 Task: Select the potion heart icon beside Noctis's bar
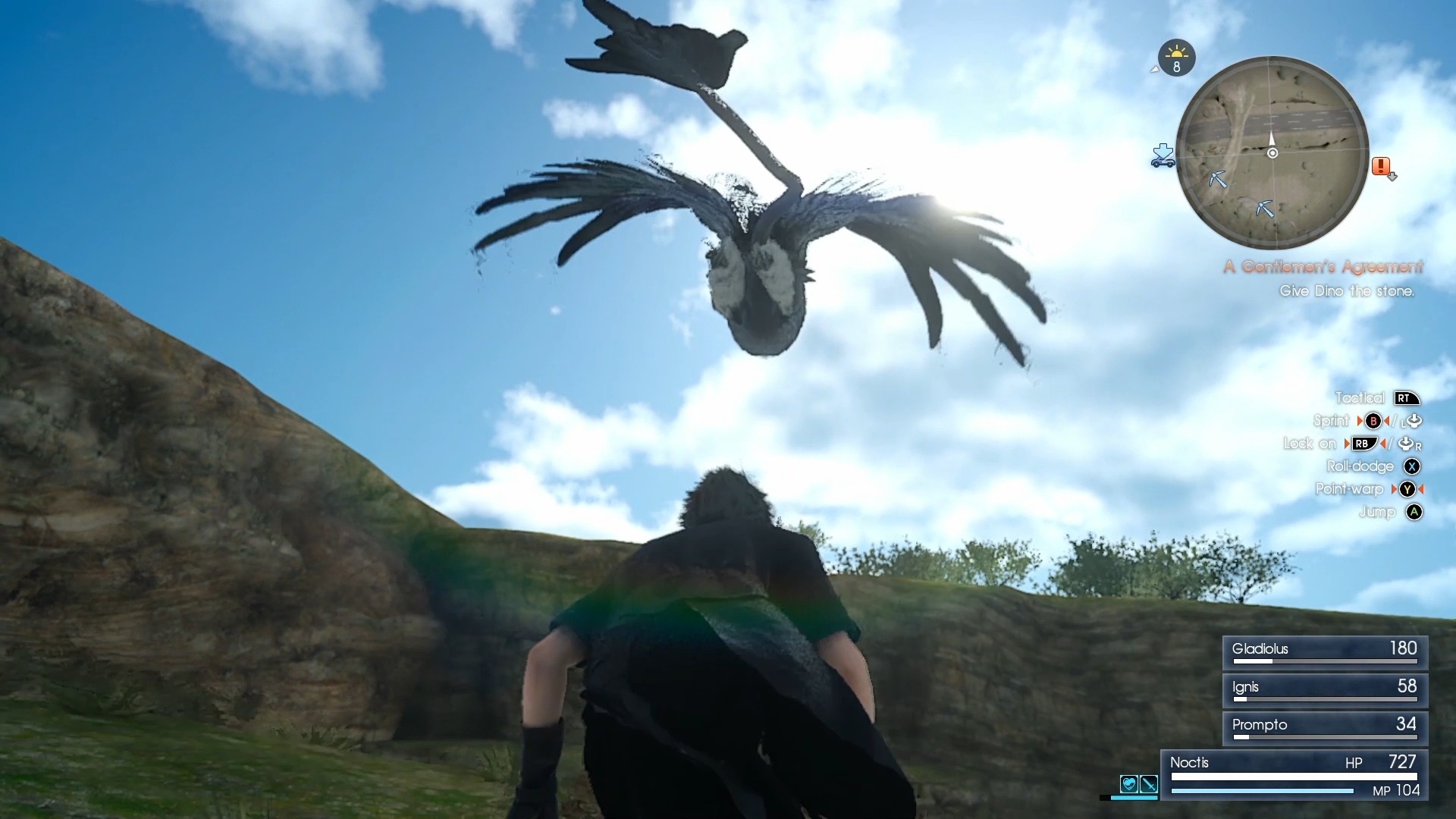click(1129, 785)
